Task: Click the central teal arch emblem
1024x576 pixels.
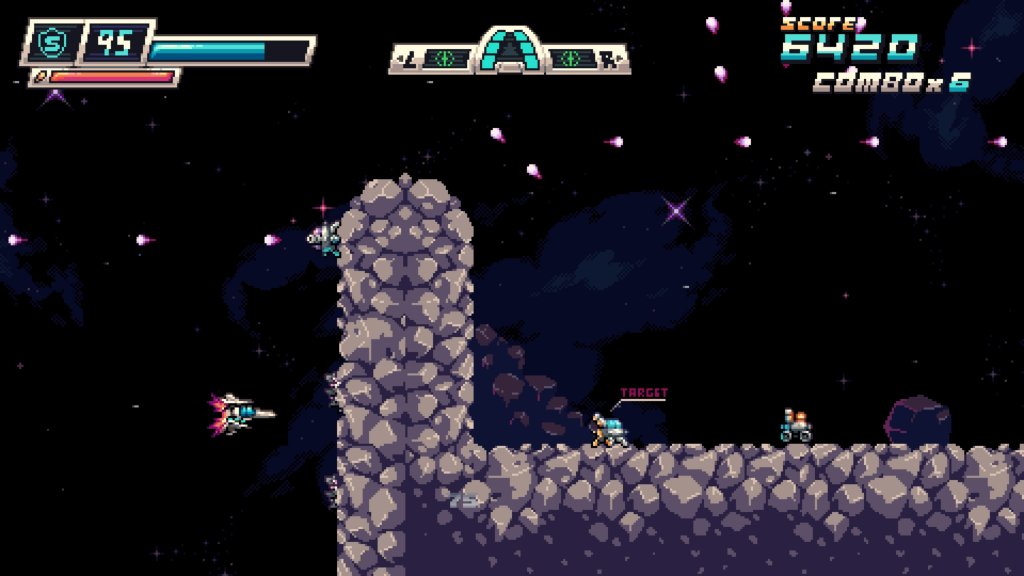Action: click(x=509, y=50)
